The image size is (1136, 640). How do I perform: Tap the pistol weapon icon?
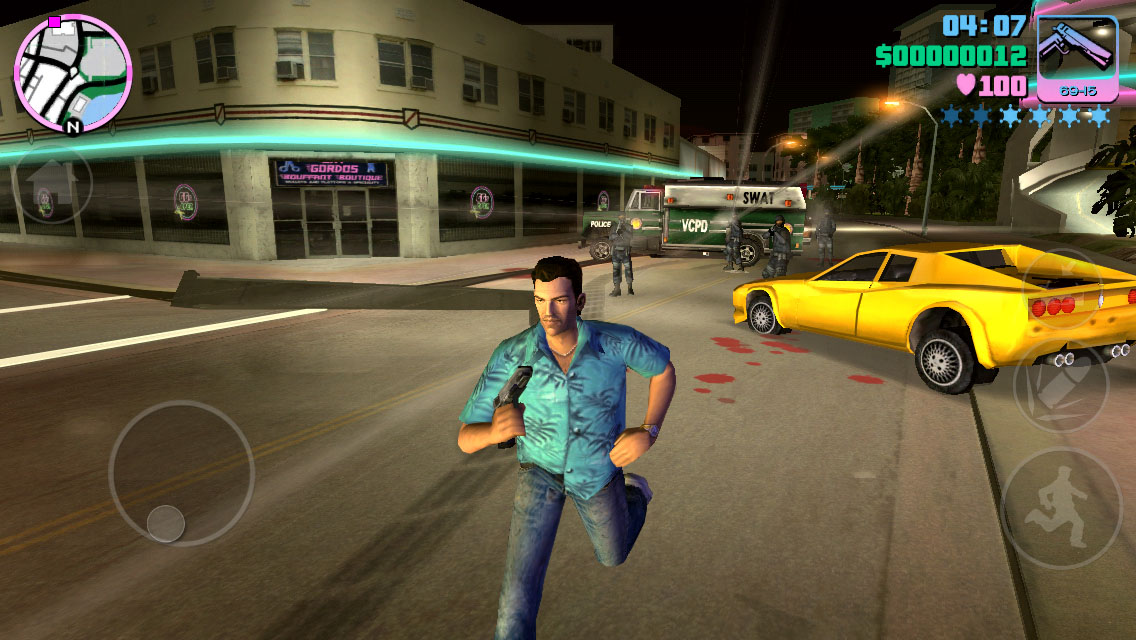(1076, 56)
